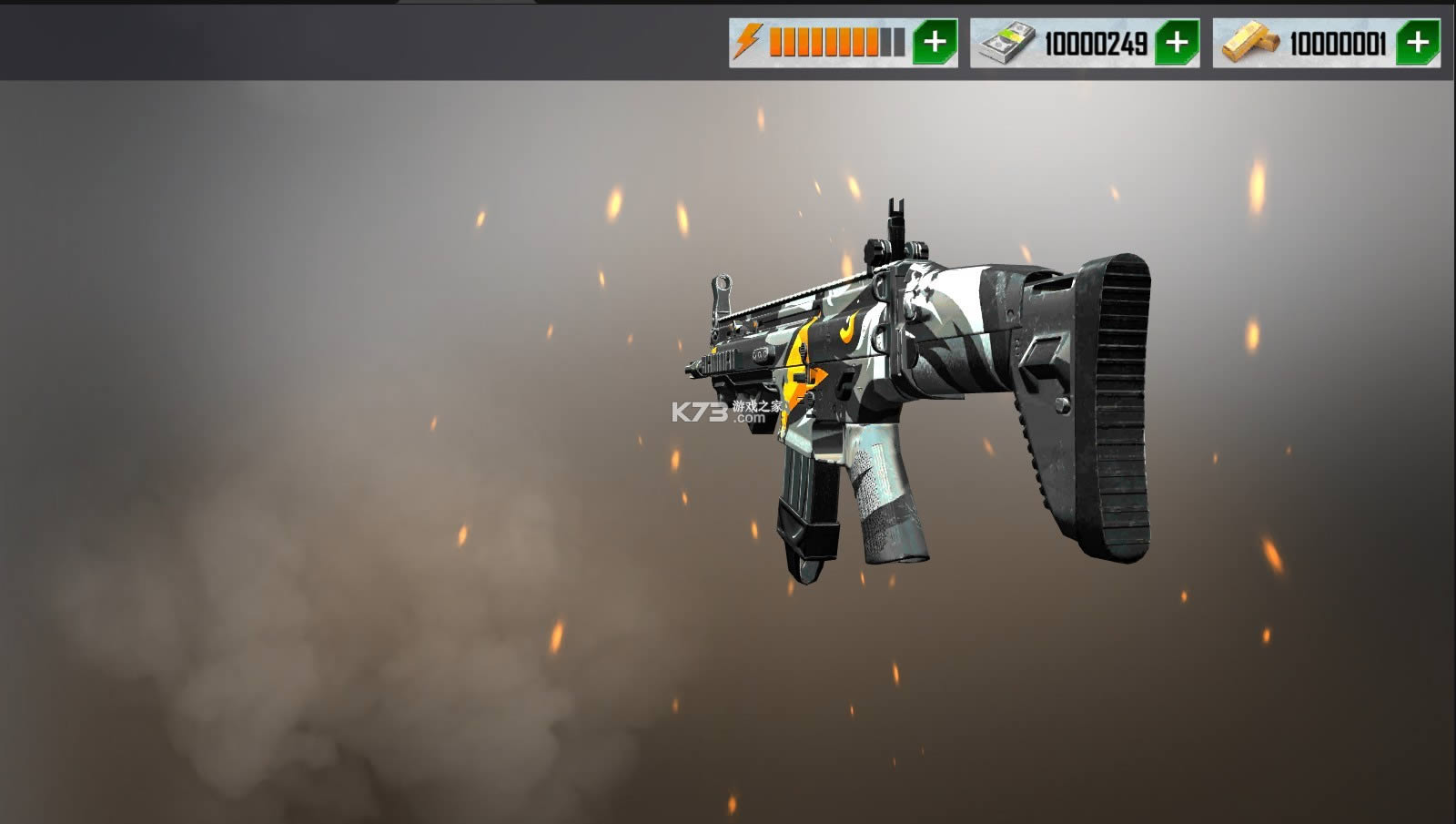Add more cash using the plus button
The width and height of the screenshot is (1456, 824).
point(1177,42)
